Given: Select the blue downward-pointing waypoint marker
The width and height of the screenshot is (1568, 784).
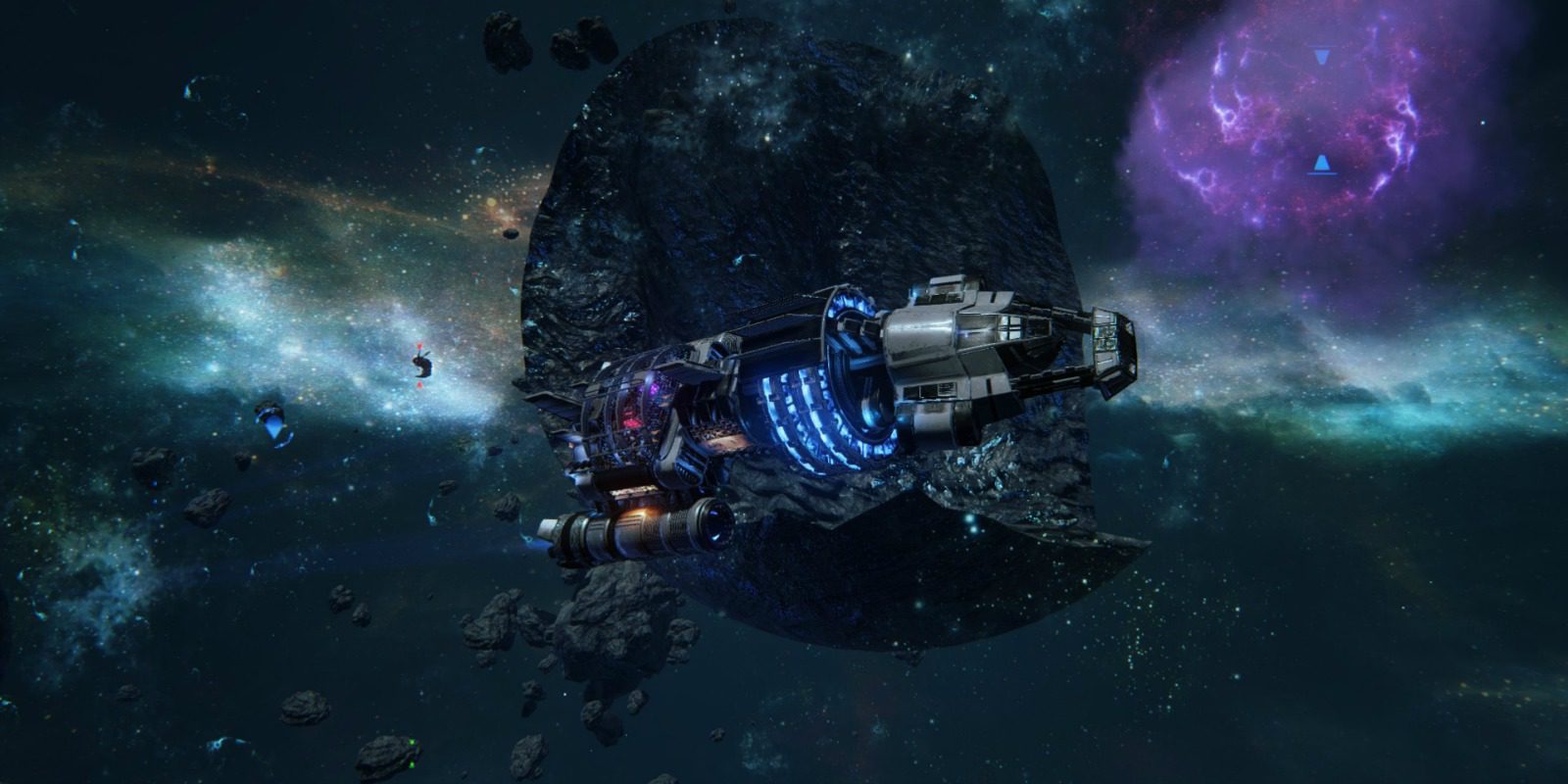Looking at the screenshot, I should coord(1323,57).
